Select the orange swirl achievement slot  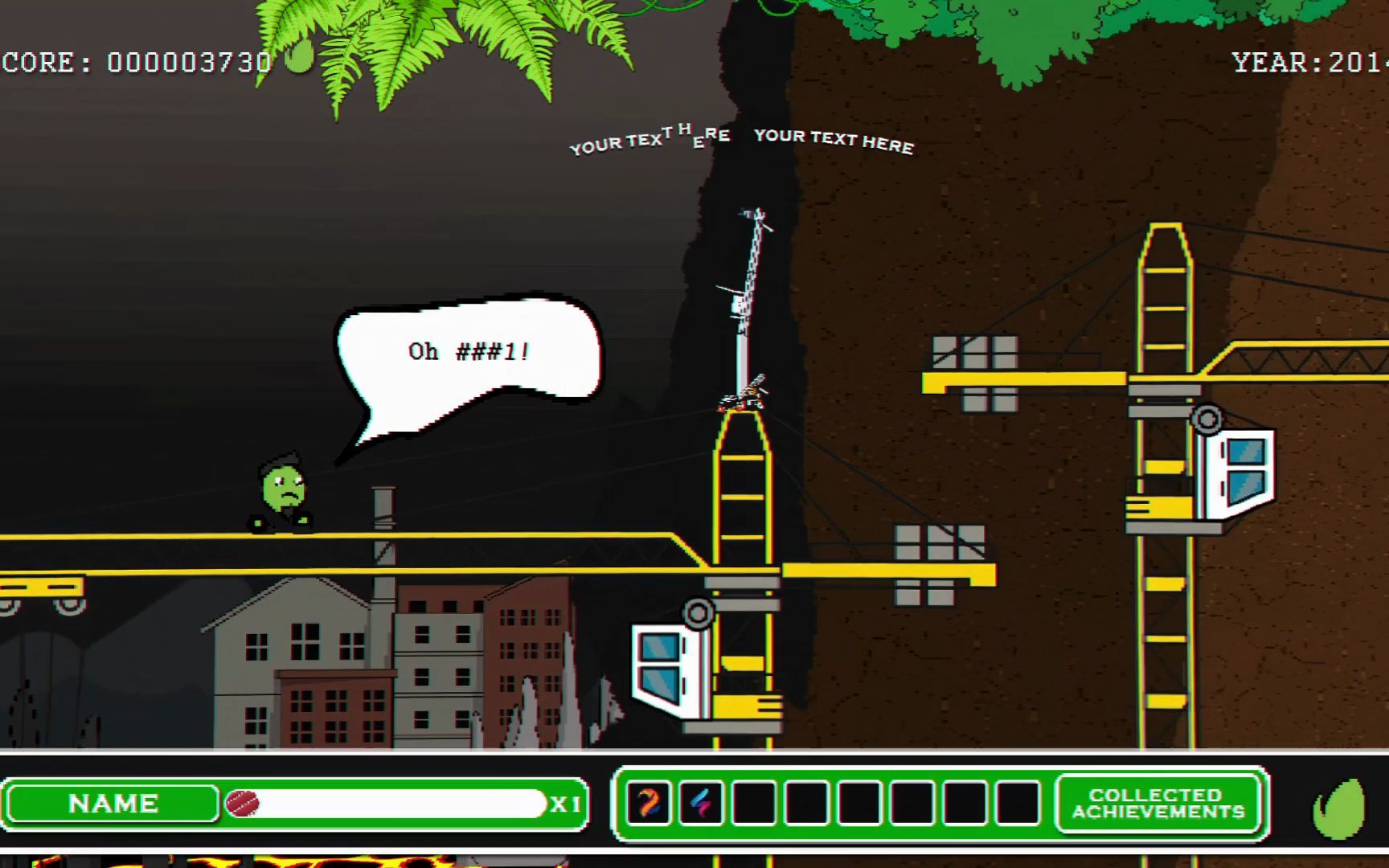(649, 803)
